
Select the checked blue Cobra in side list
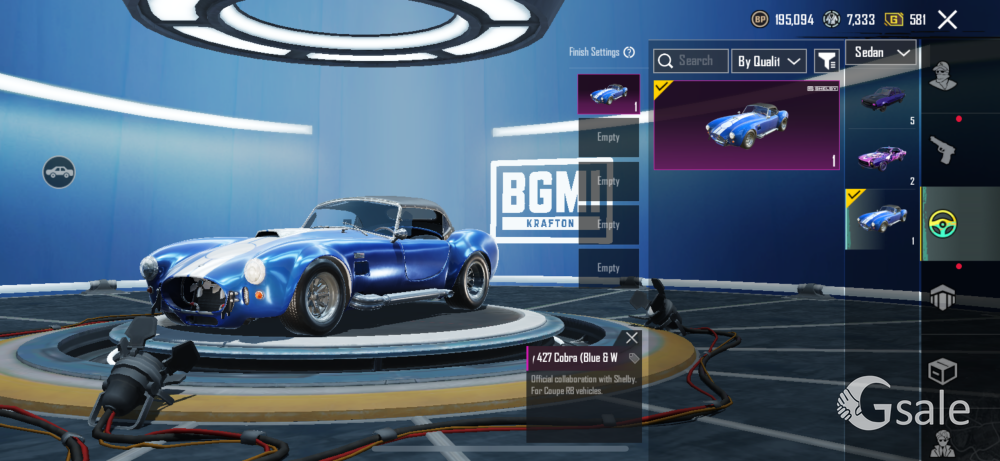pos(882,218)
